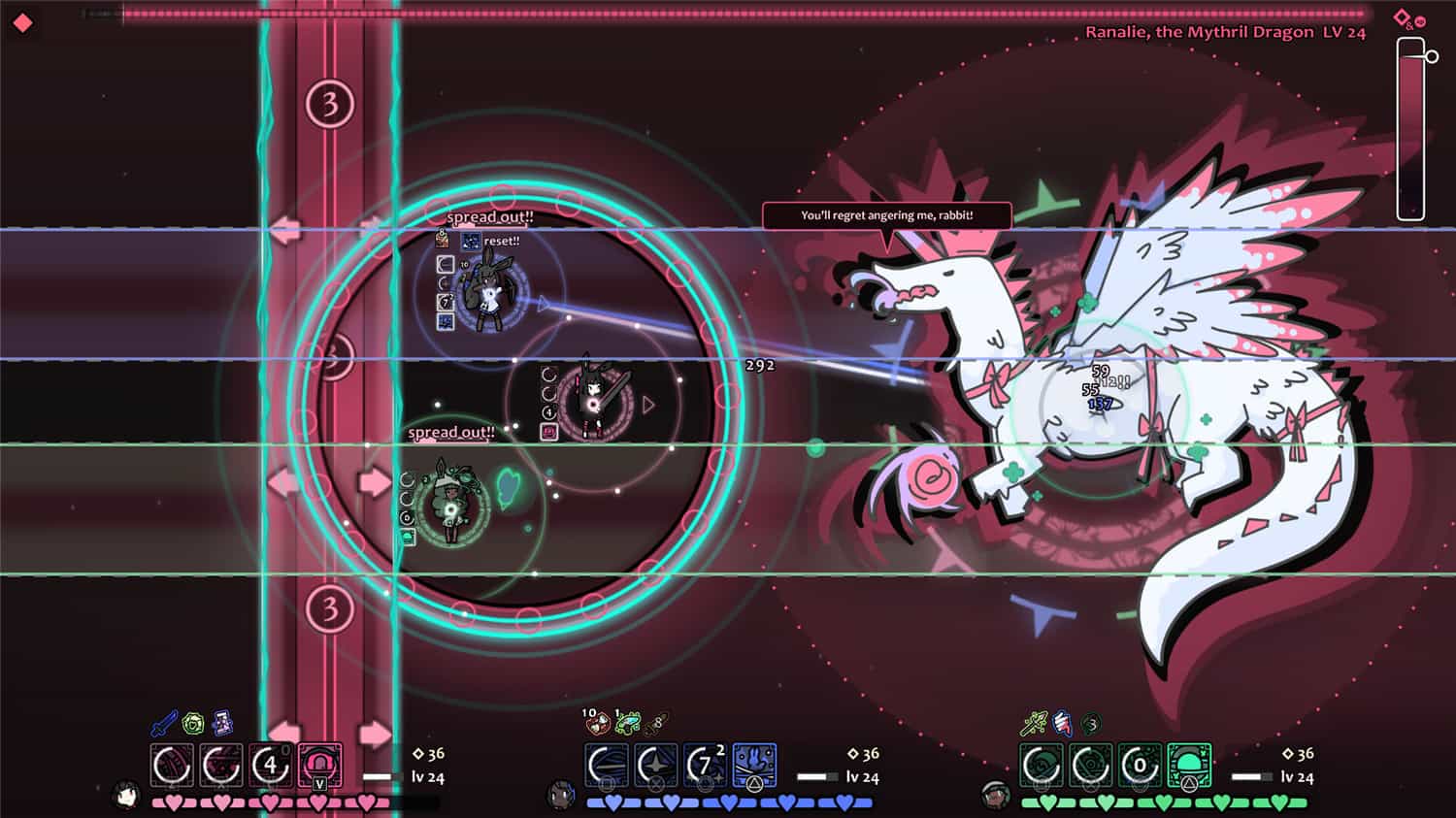Image resolution: width=1456 pixels, height=818 pixels.
Task: Activate the pink shield ability bound to V
Action: point(321,765)
